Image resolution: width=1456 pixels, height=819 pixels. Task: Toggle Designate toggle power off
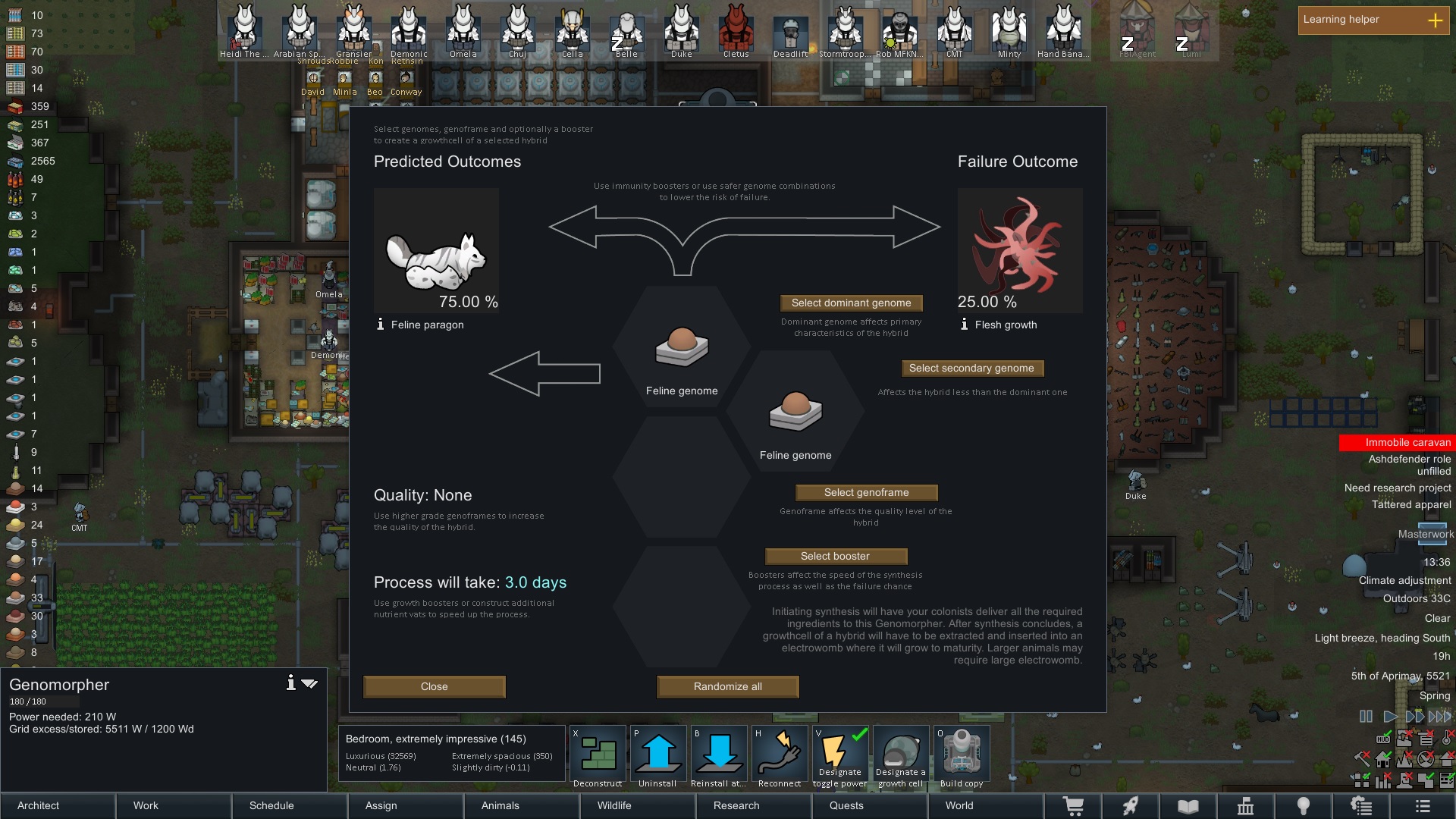(x=840, y=752)
